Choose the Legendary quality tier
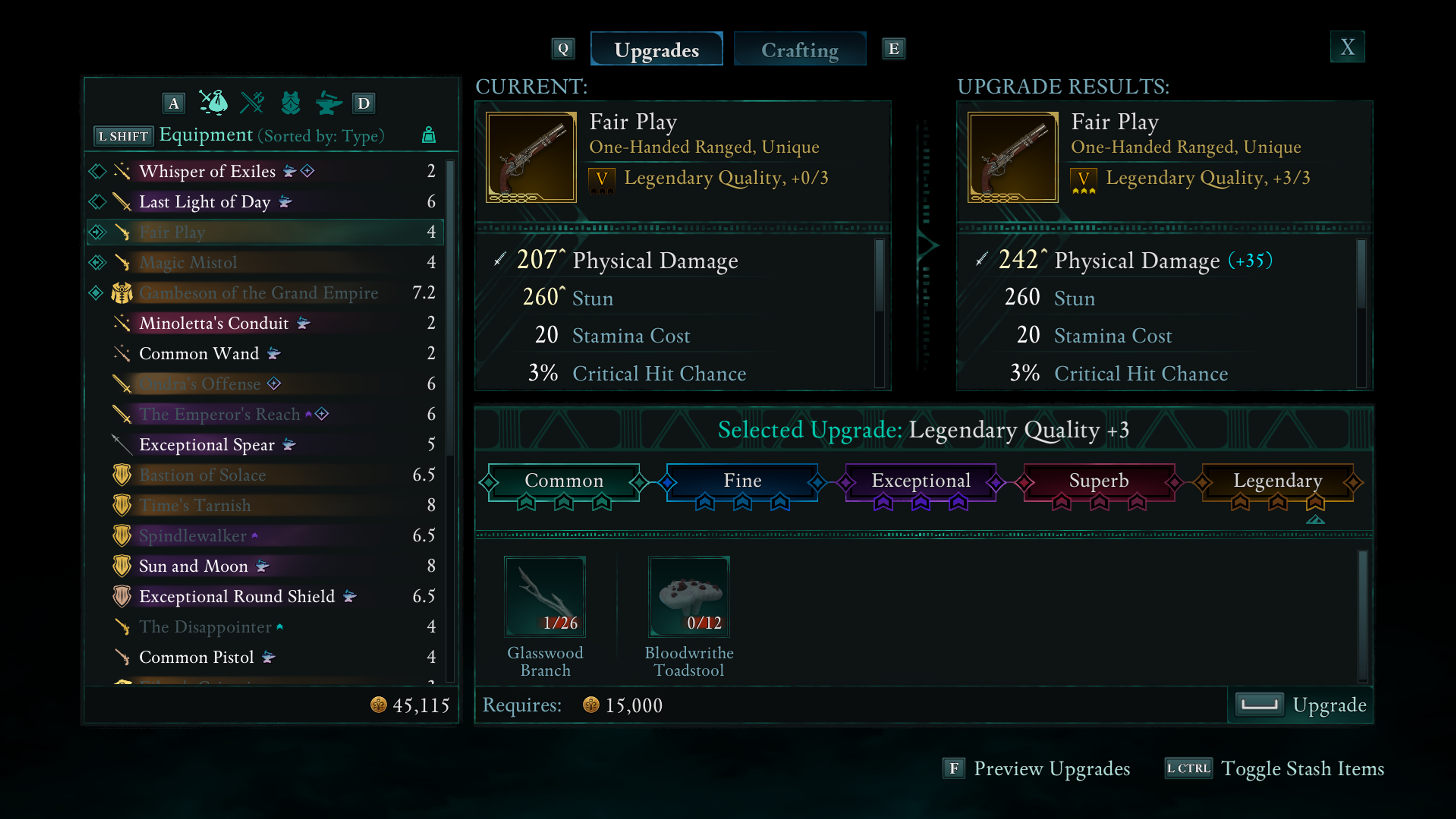 (1277, 481)
